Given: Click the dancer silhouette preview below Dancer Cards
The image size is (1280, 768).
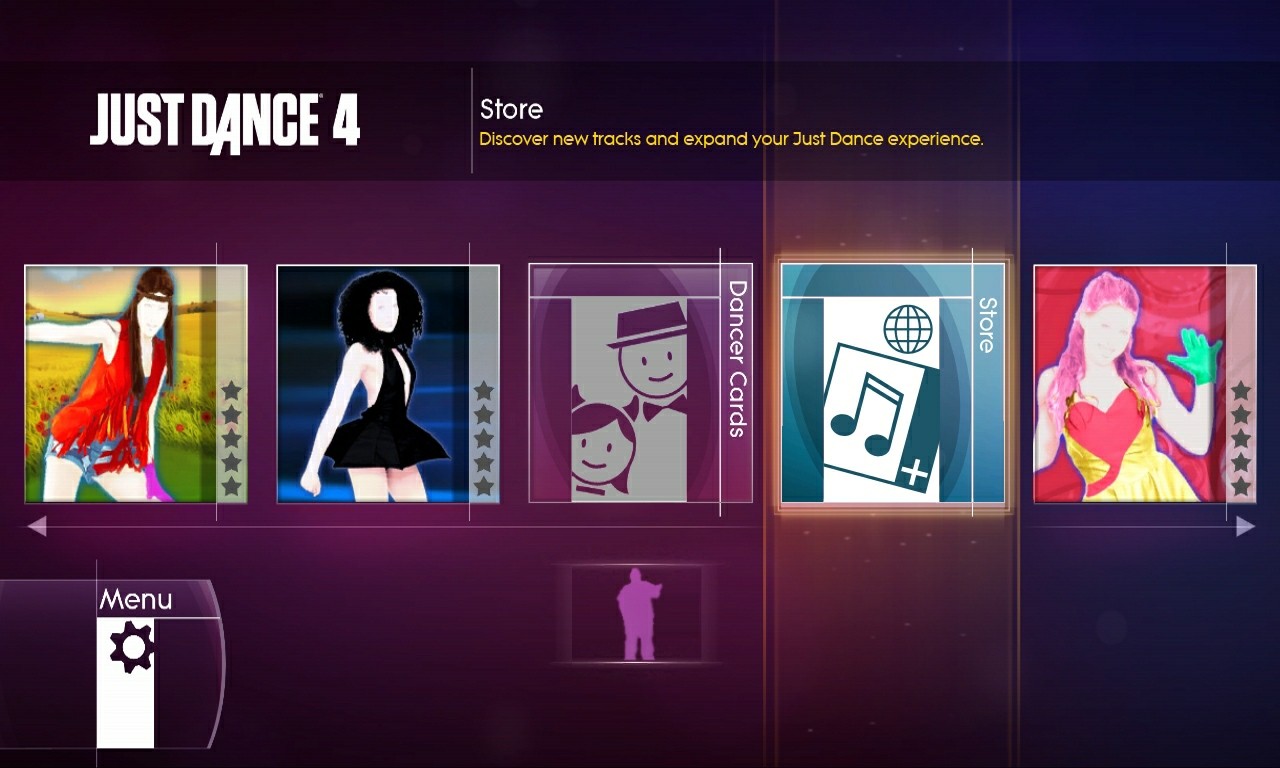Looking at the screenshot, I should tap(637, 615).
